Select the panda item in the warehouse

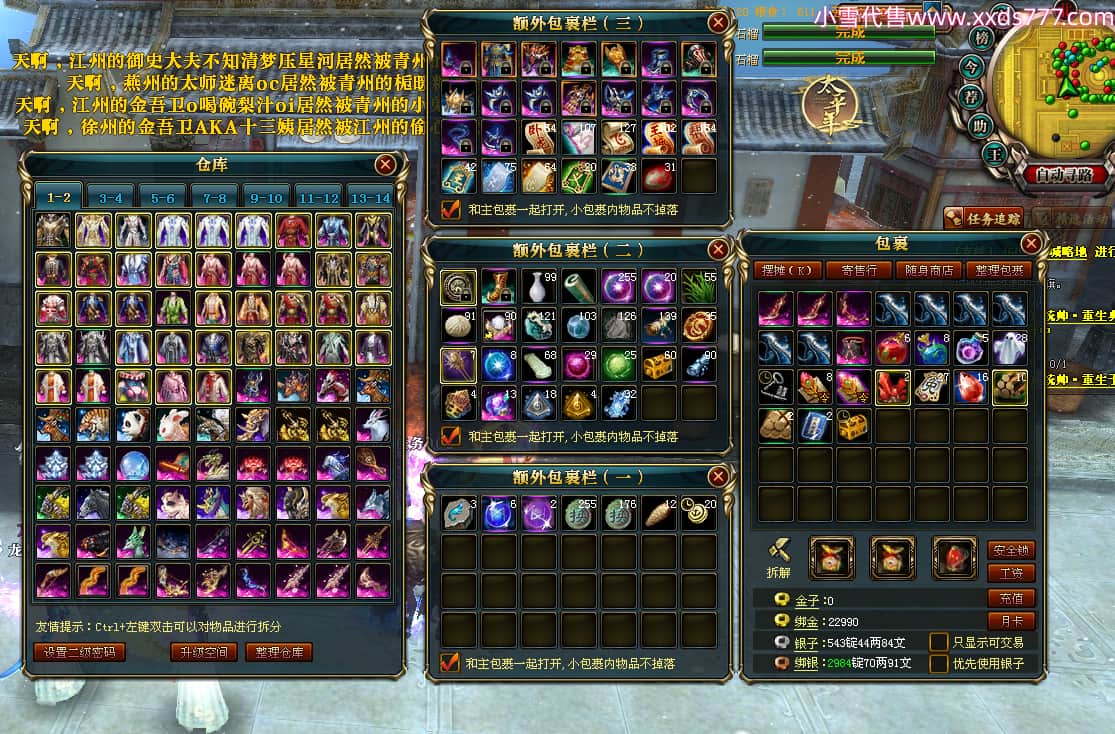(x=132, y=424)
